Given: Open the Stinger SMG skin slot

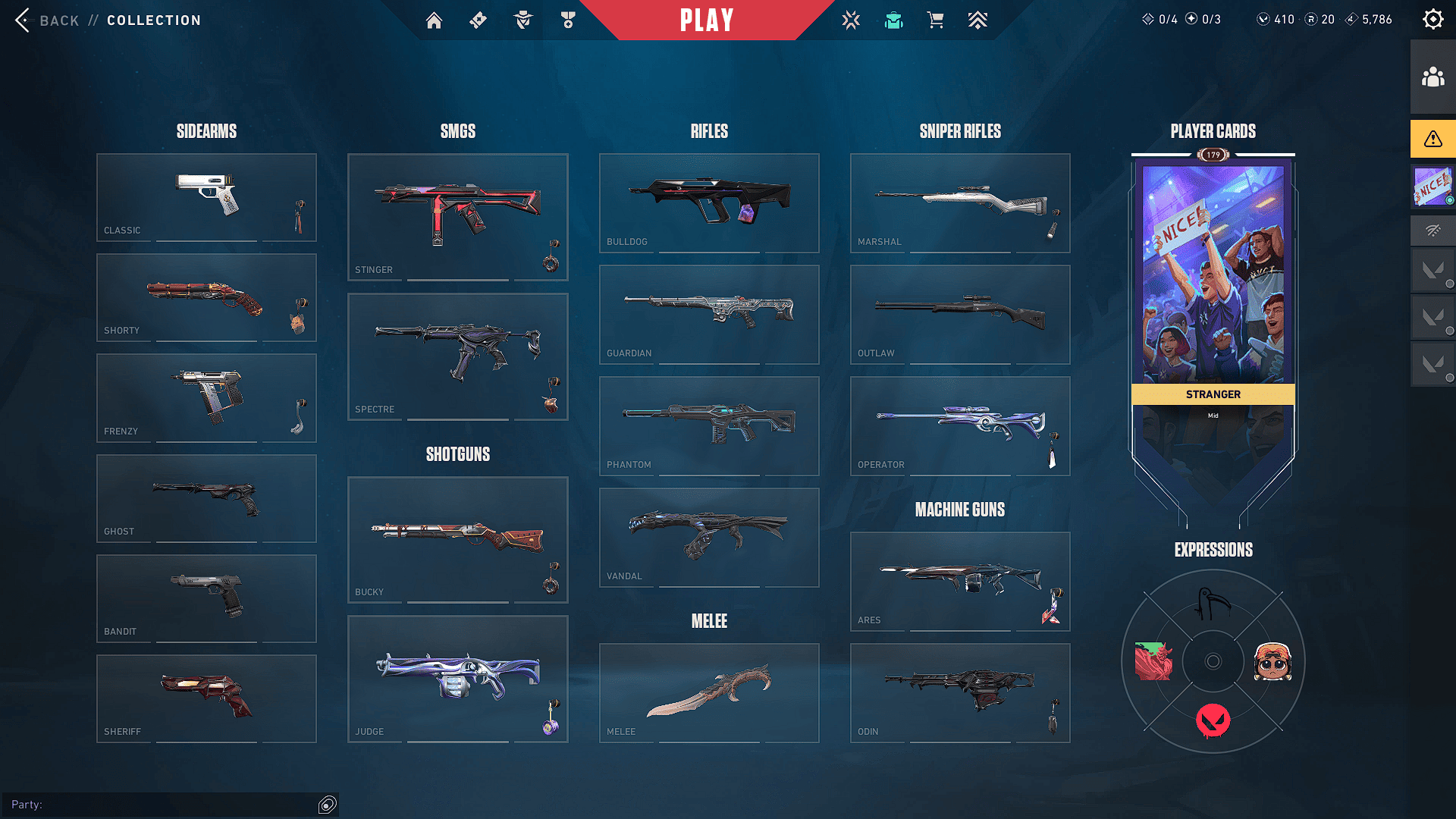Looking at the screenshot, I should (x=457, y=217).
